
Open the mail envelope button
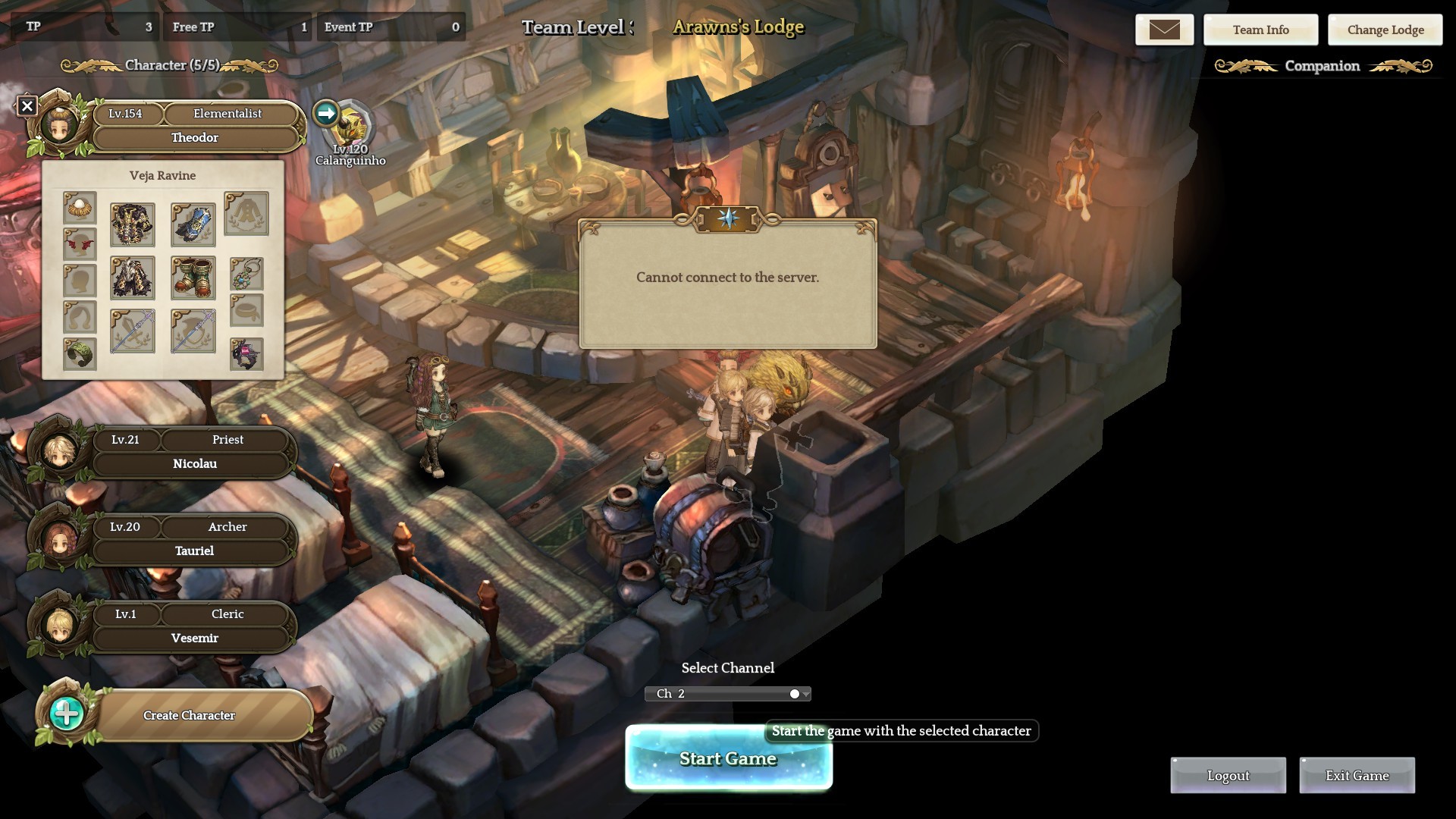tap(1164, 30)
